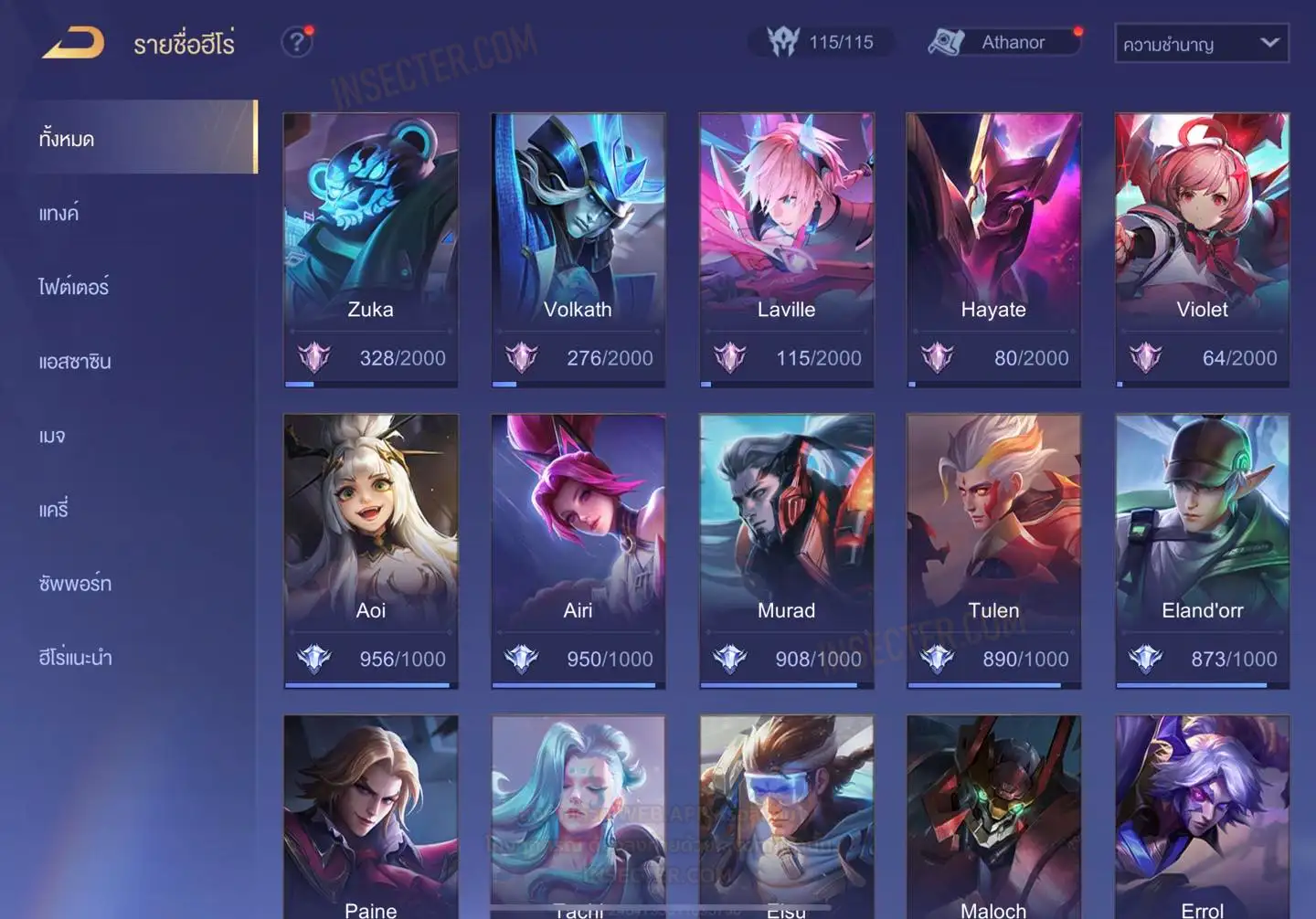Open the Athanor button

(x=1003, y=42)
